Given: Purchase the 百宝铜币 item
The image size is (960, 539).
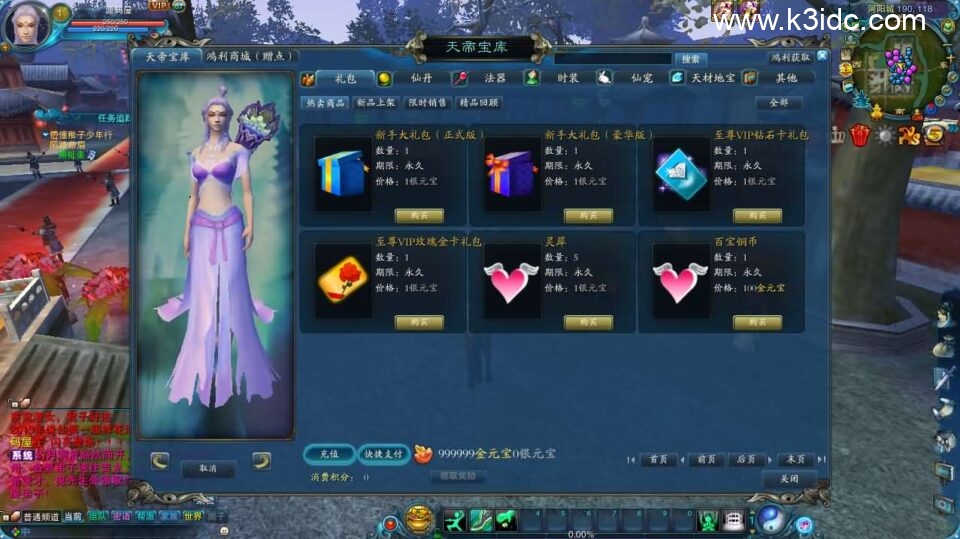Looking at the screenshot, I should tap(757, 322).
